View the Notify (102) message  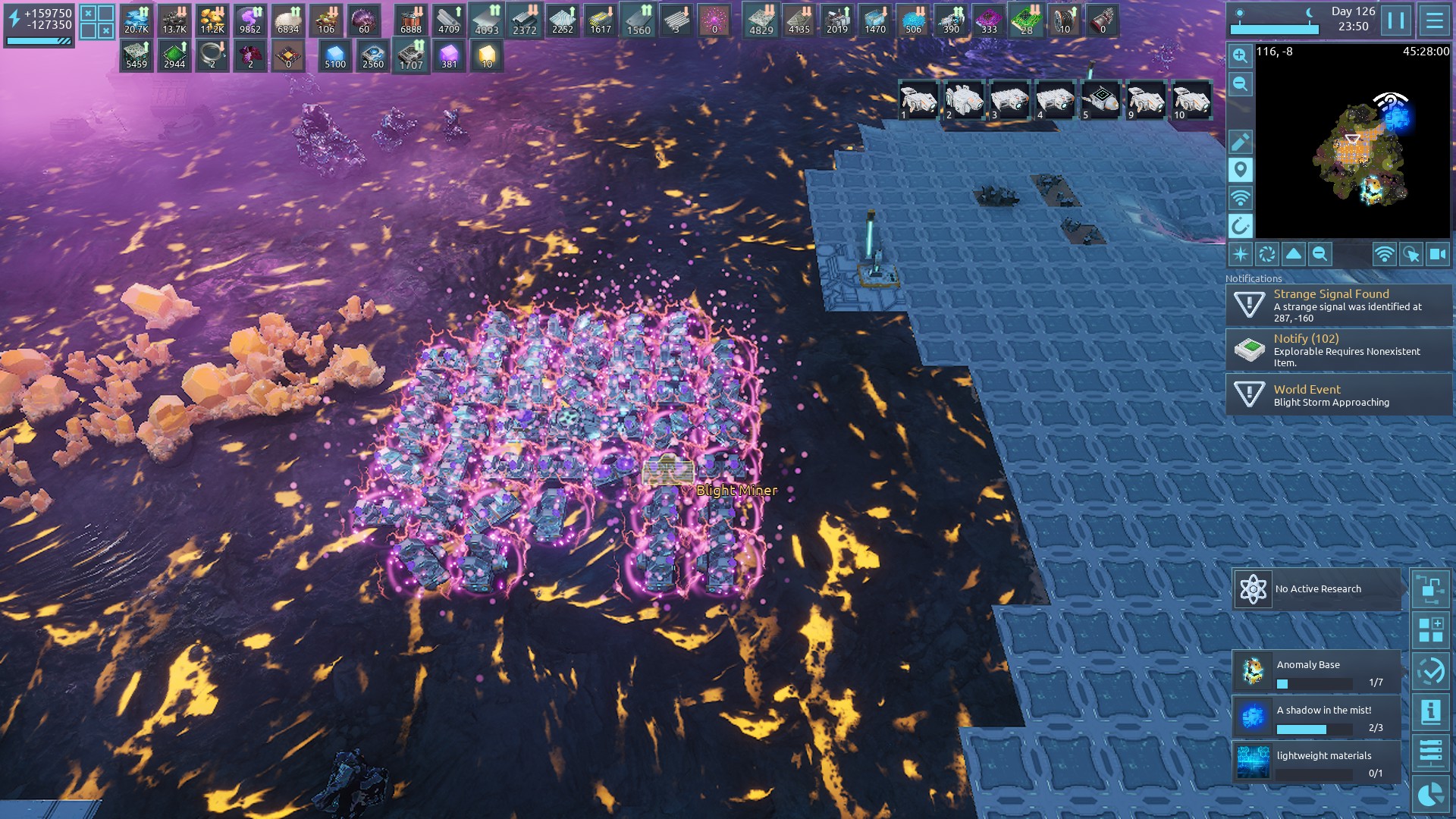pos(1339,350)
